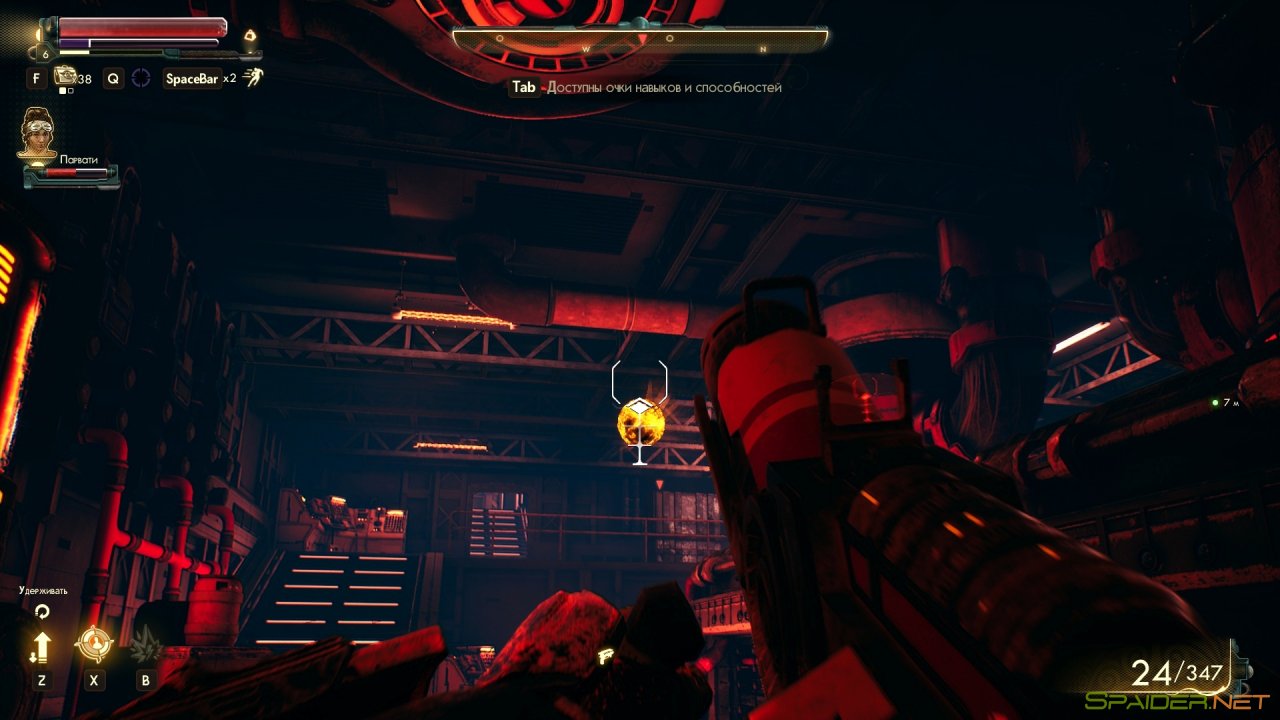Click the sprint/dodge icon beside SpaceBar

(x=254, y=75)
